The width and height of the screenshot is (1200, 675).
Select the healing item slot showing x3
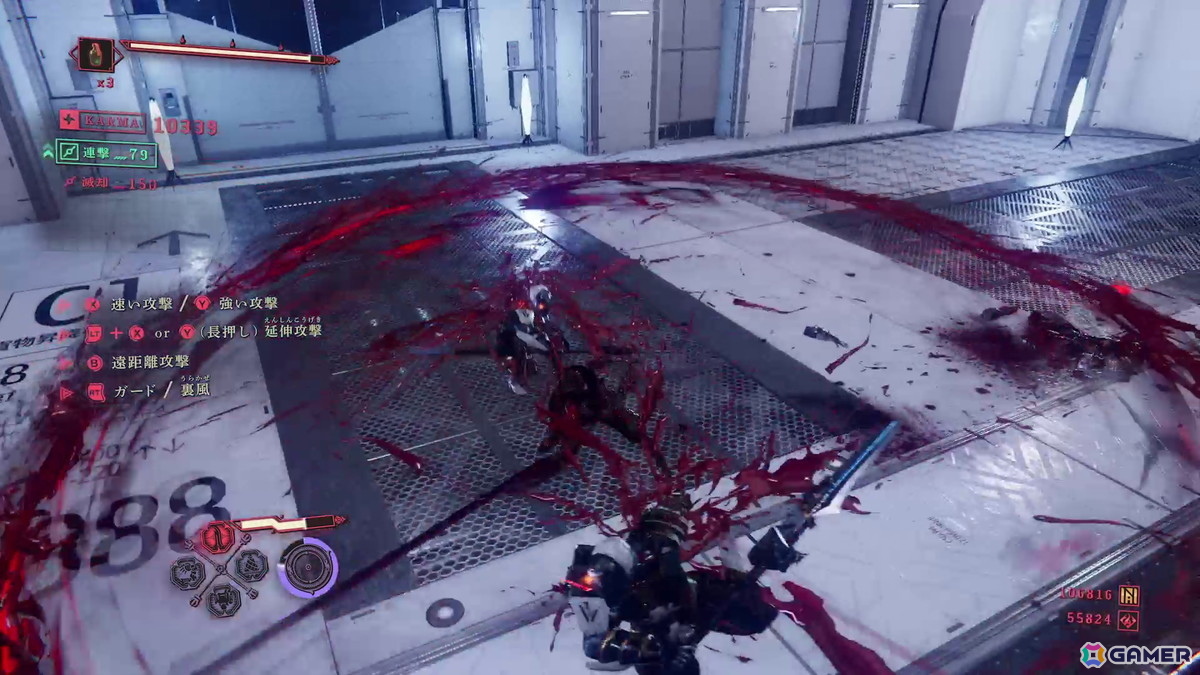tap(97, 54)
